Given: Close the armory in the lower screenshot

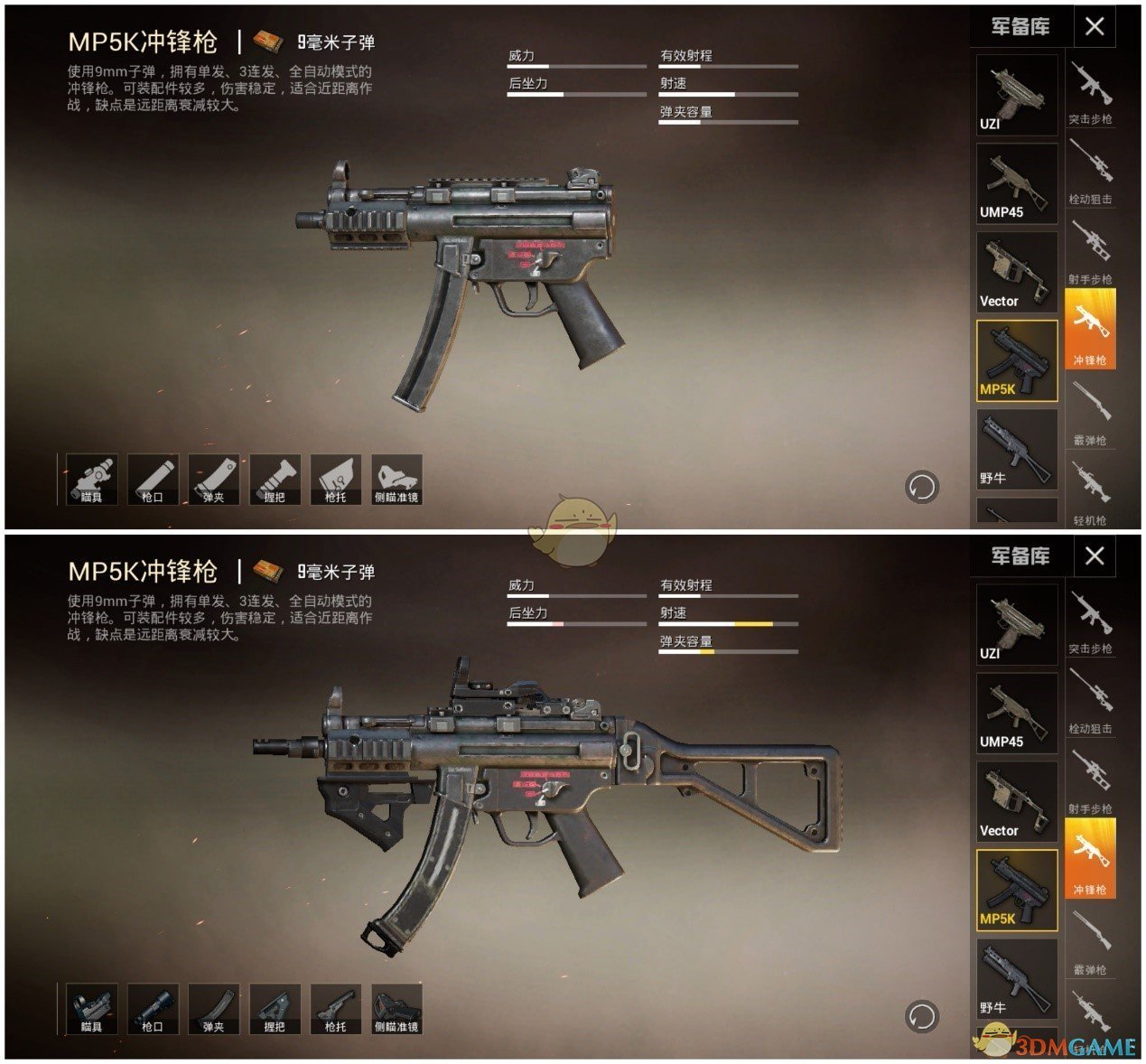Looking at the screenshot, I should [1095, 555].
